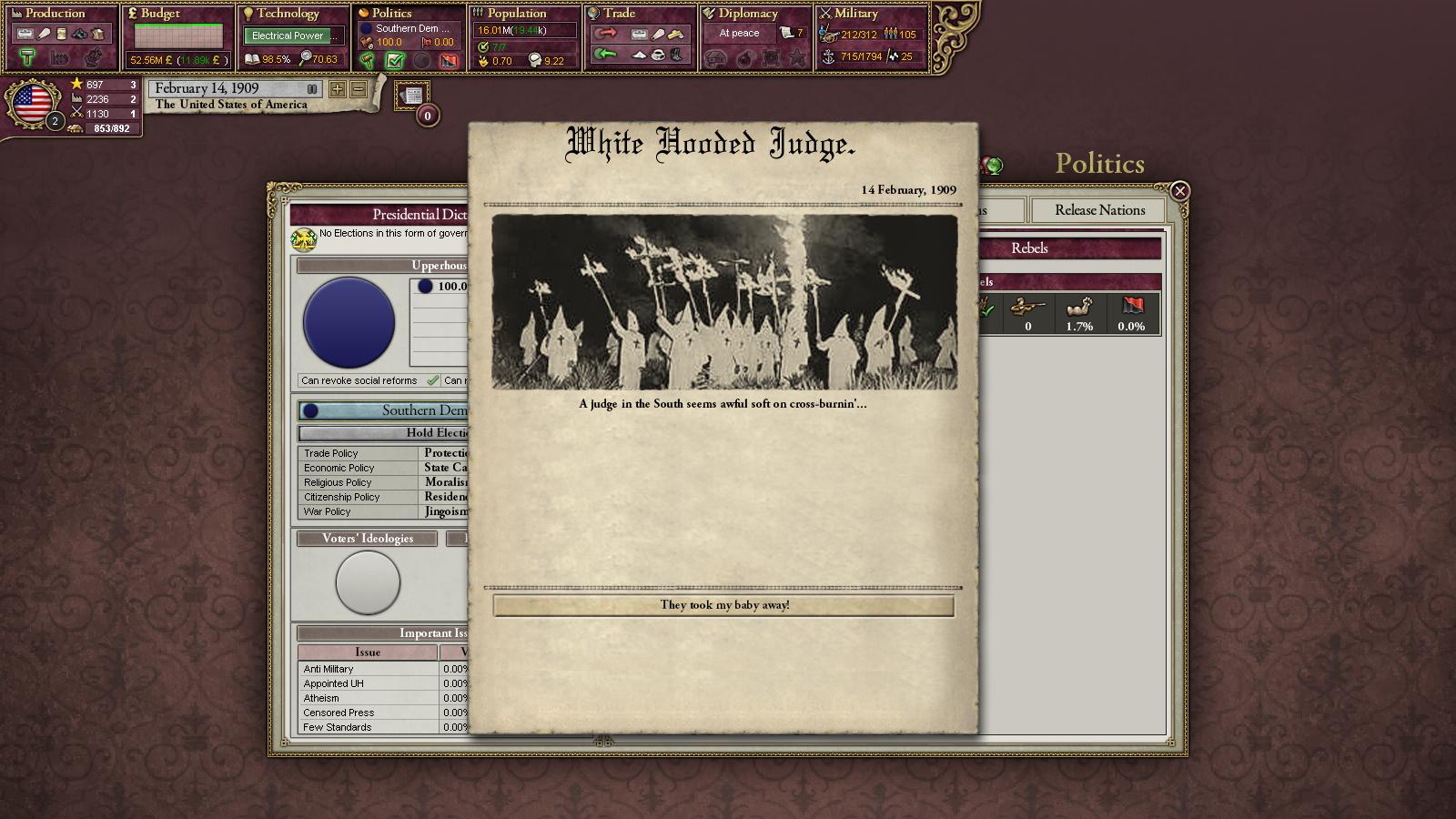Select the Anti Military issue row
This screenshot has height=819, width=1456.
tap(368, 669)
